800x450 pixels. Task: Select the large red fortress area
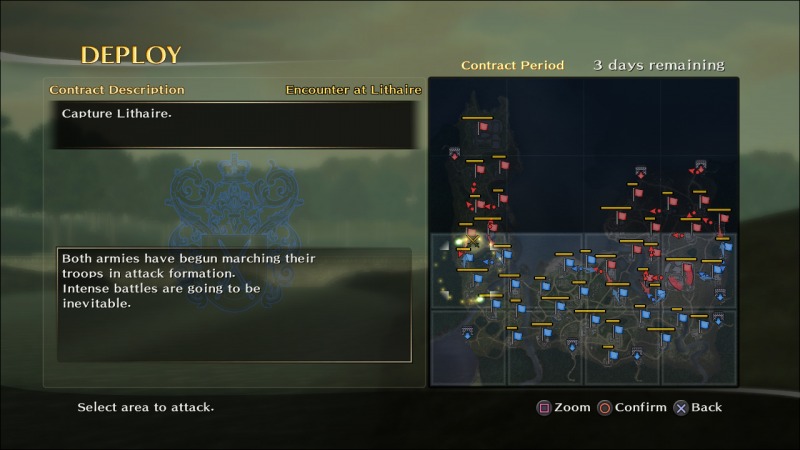click(681, 275)
